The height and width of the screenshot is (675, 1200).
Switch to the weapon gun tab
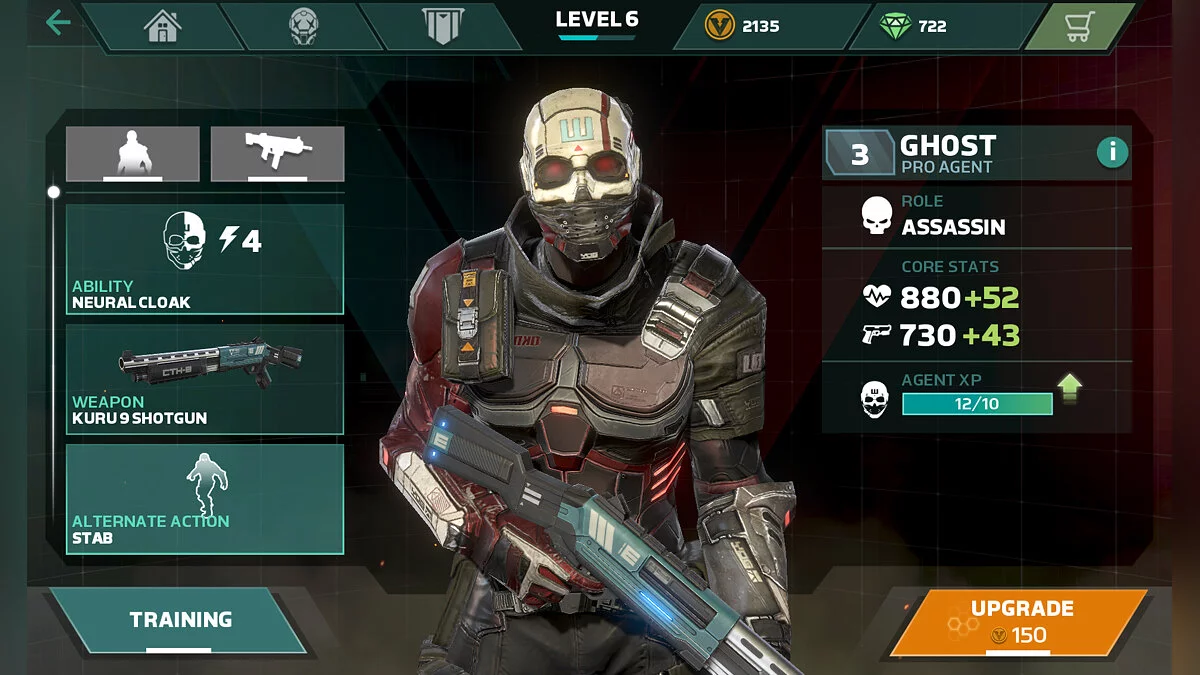coord(278,154)
